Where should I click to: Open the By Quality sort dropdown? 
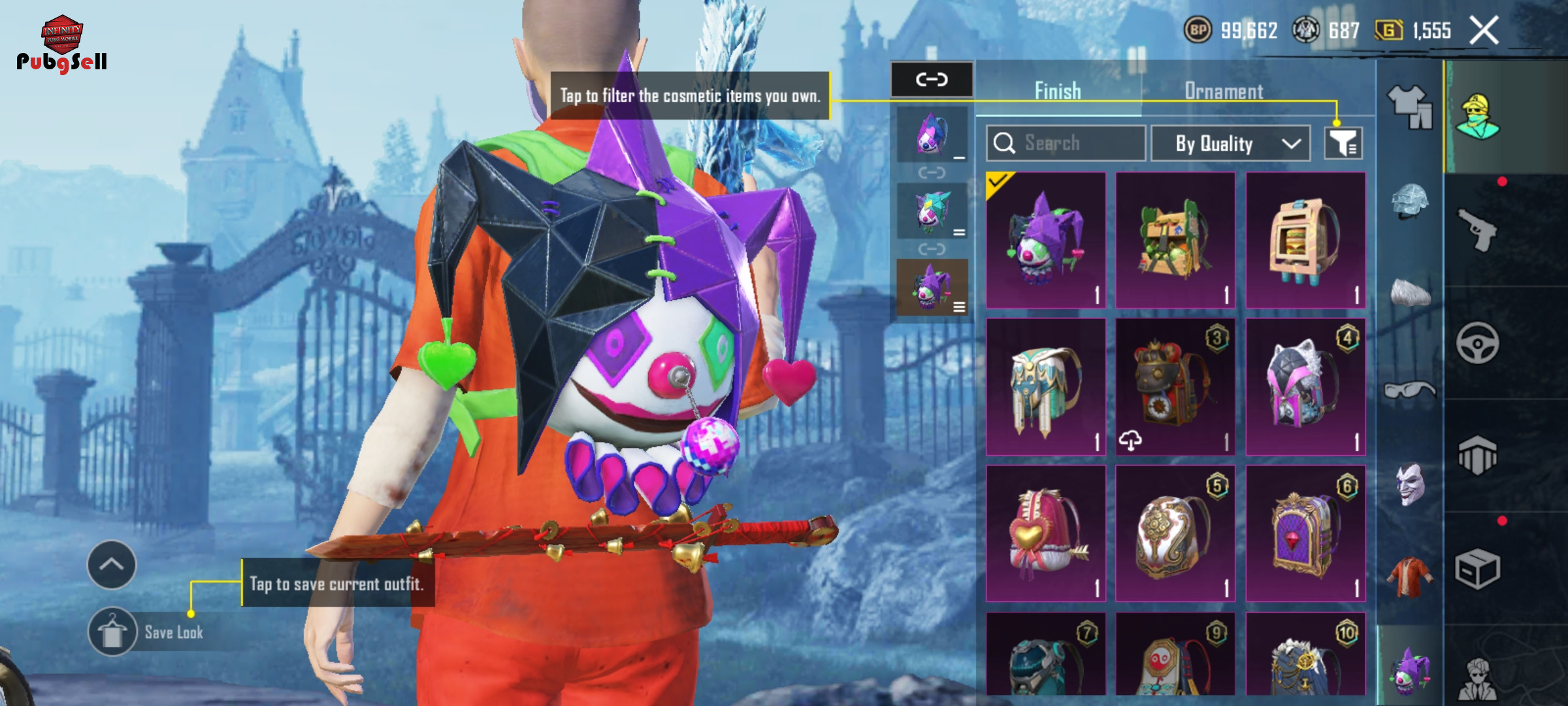tap(1230, 143)
